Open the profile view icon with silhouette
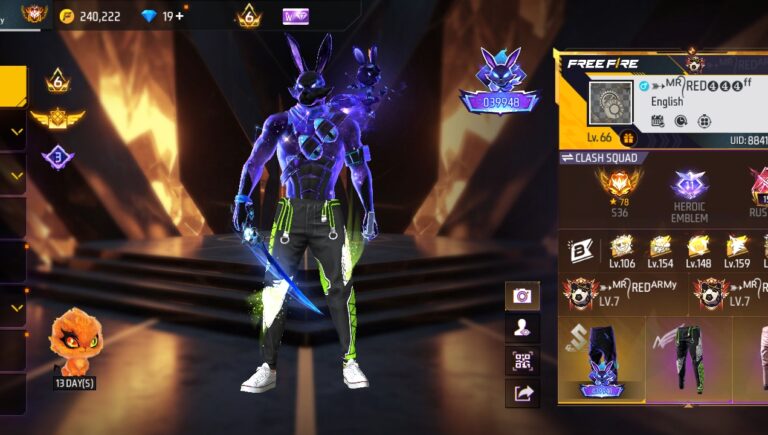This screenshot has width=768, height=435. point(522,328)
